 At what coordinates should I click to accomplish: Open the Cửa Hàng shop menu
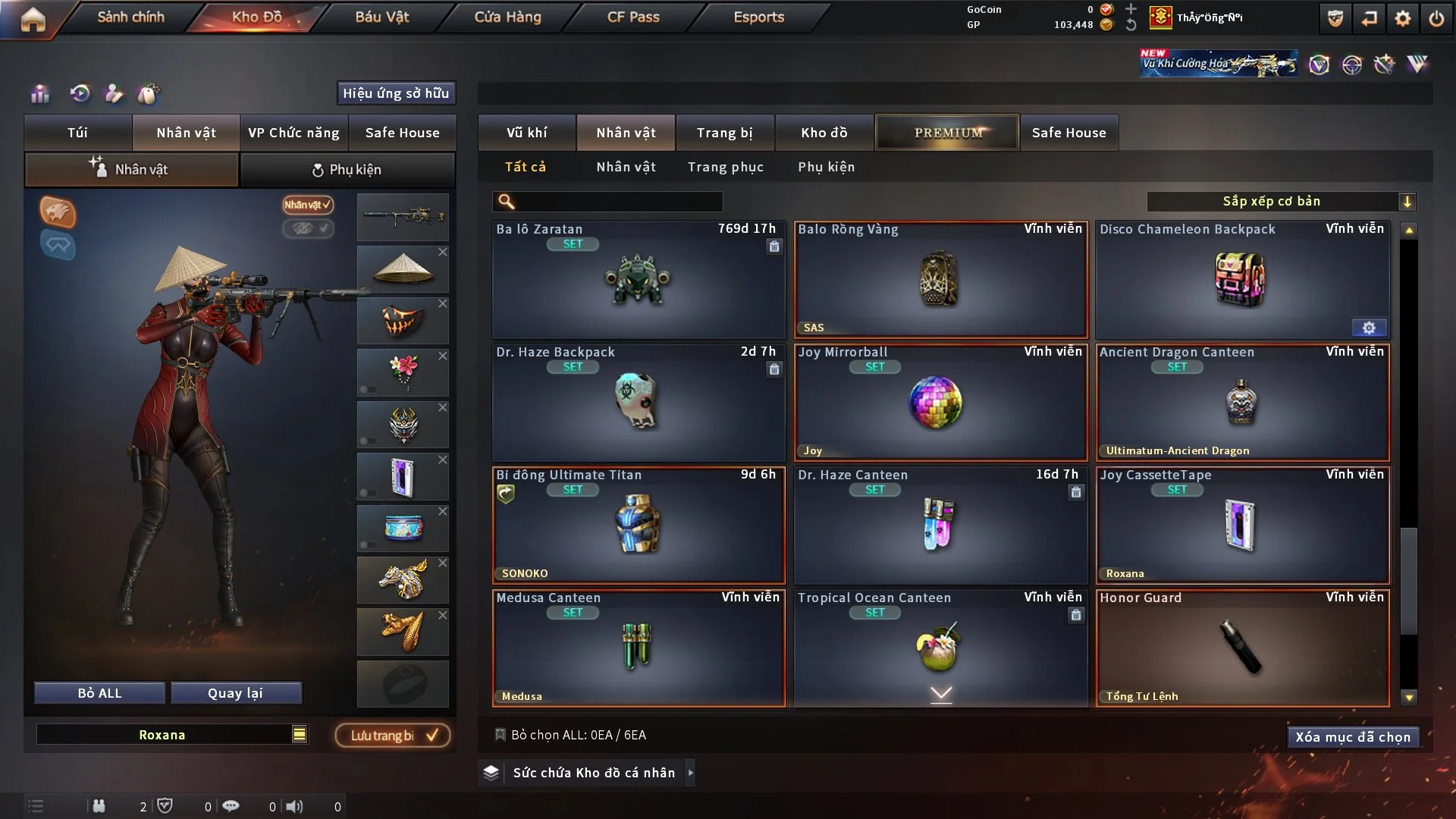click(507, 17)
